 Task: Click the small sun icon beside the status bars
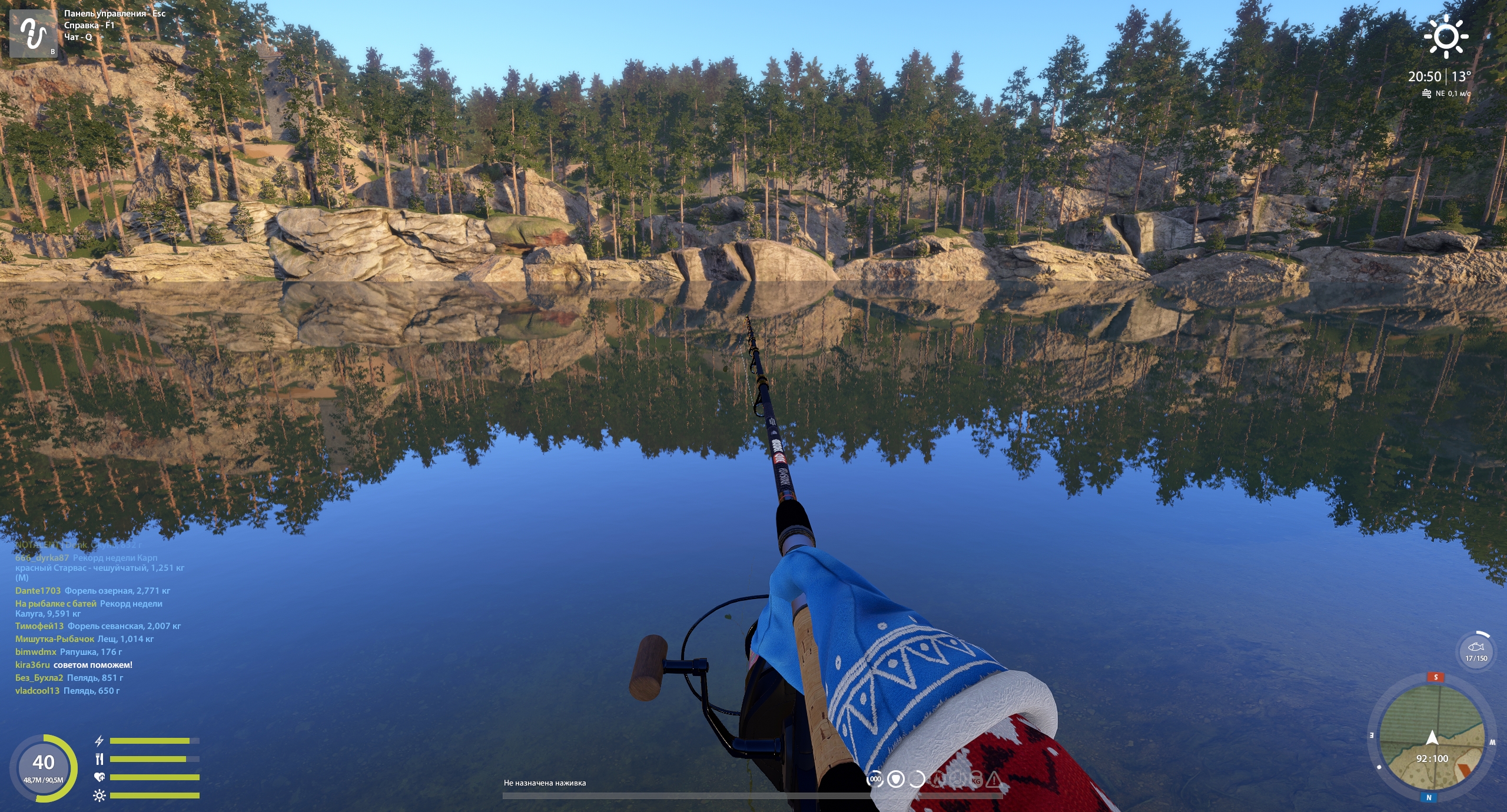click(99, 796)
